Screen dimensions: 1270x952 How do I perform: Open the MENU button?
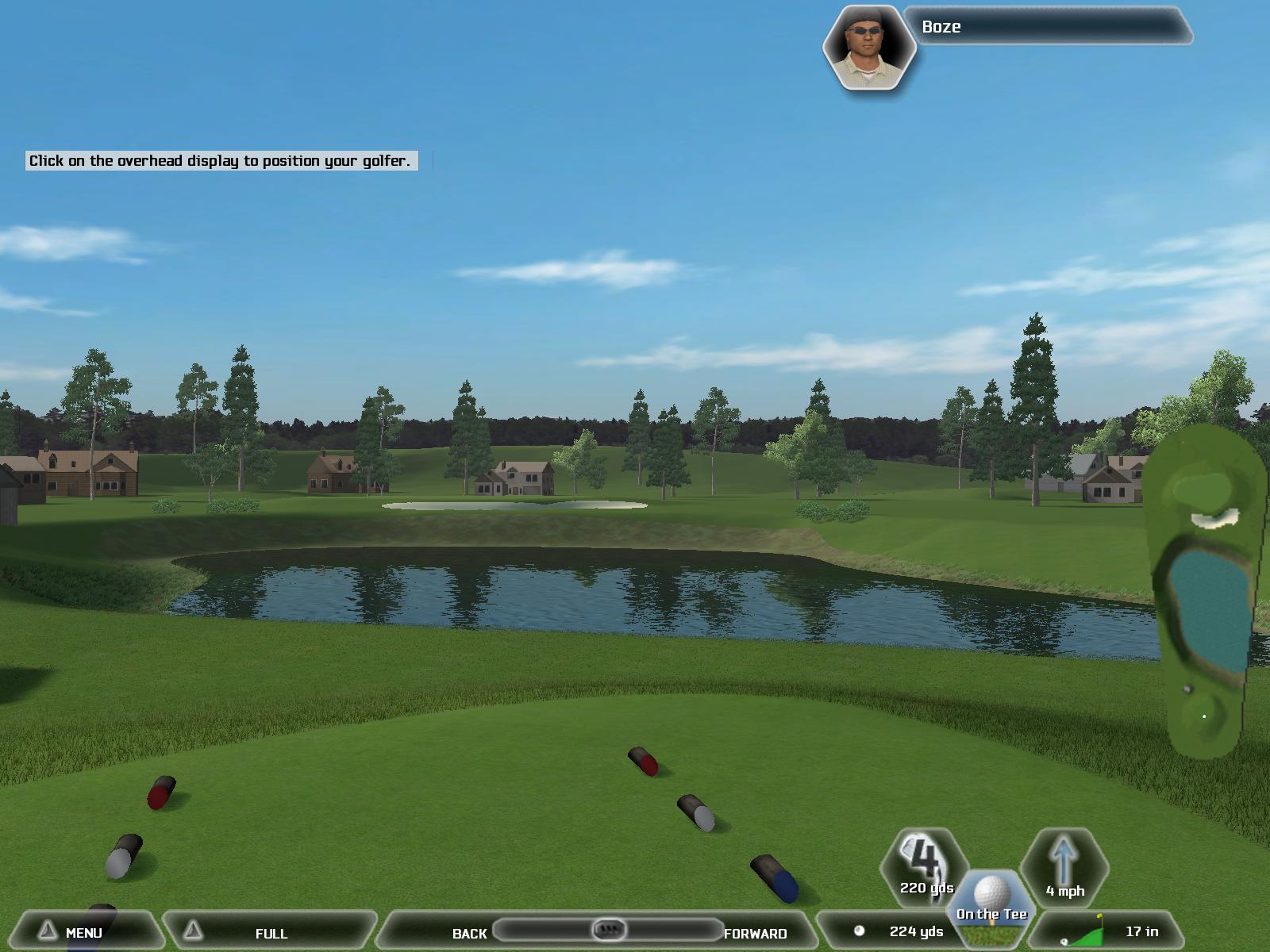[82, 932]
